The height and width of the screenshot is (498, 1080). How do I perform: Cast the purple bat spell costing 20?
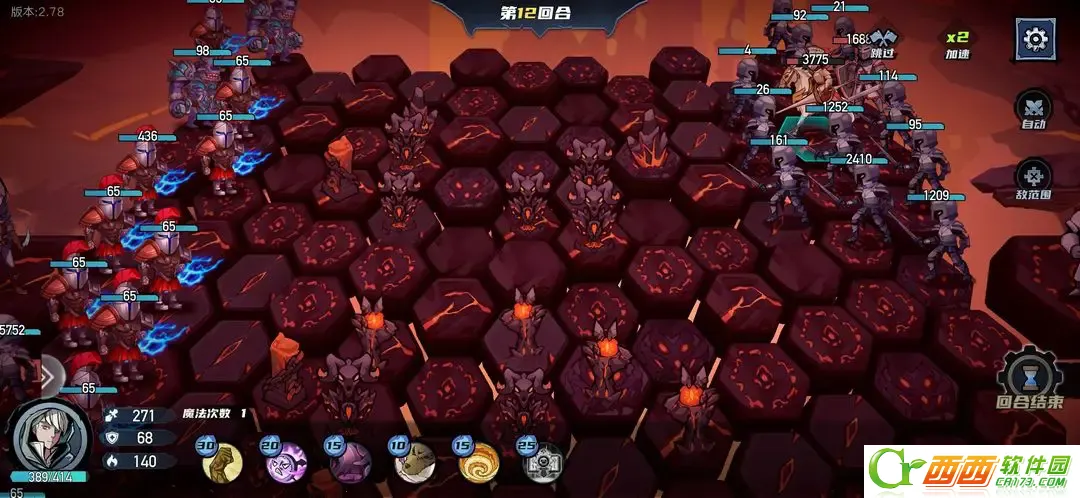point(287,462)
